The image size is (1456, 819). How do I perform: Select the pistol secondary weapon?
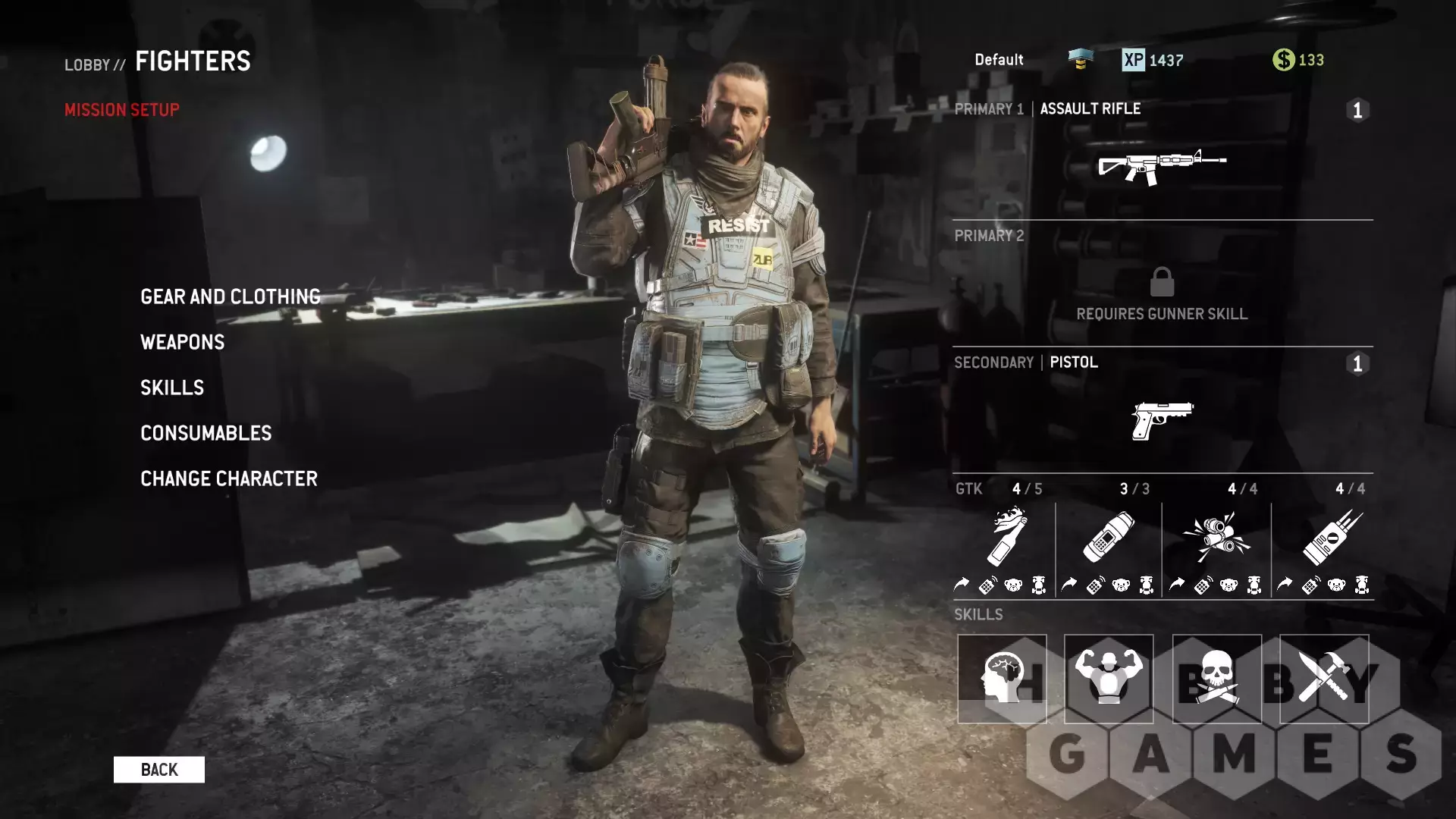coord(1162,420)
